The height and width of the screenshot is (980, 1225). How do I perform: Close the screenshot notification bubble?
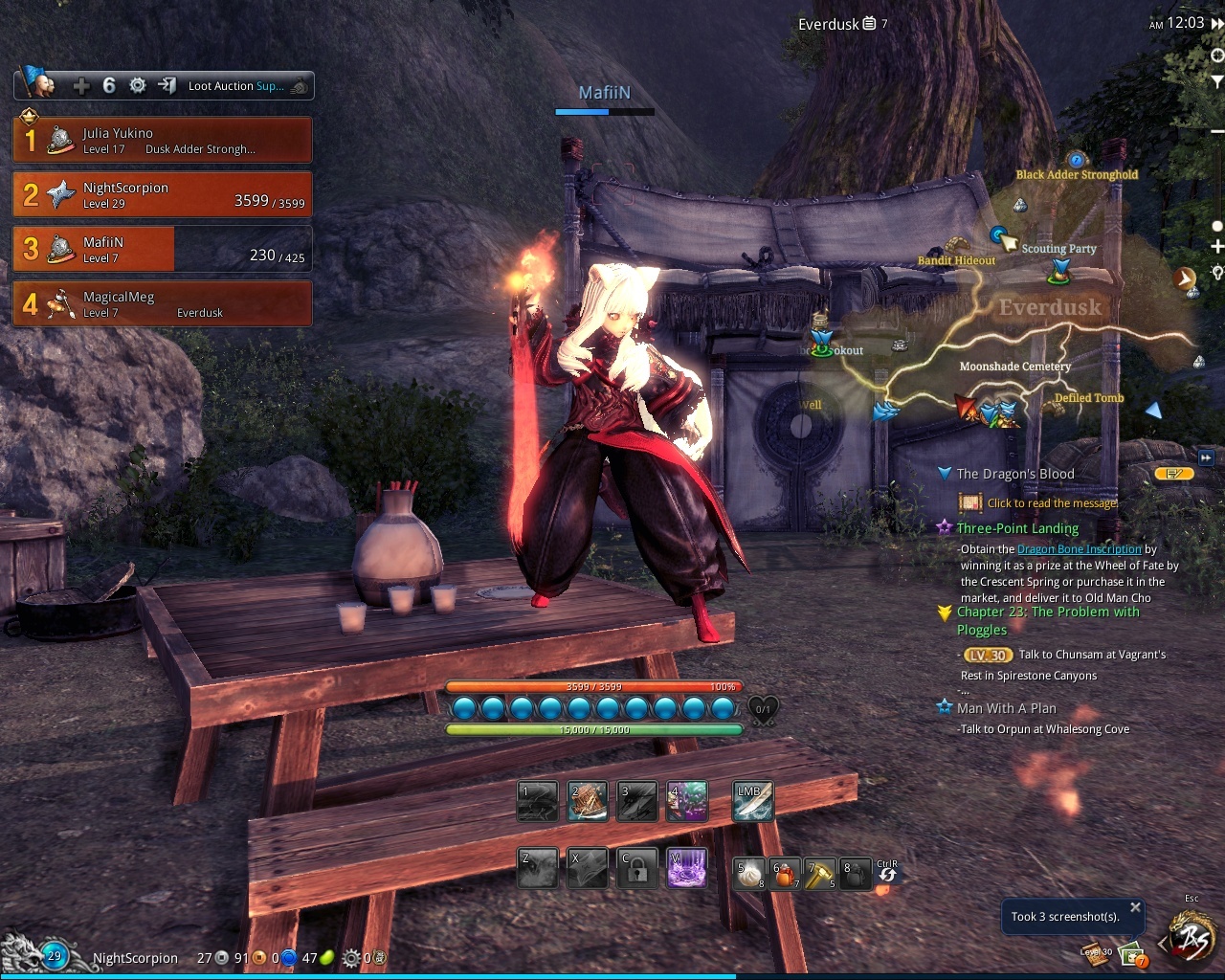[x=1135, y=907]
